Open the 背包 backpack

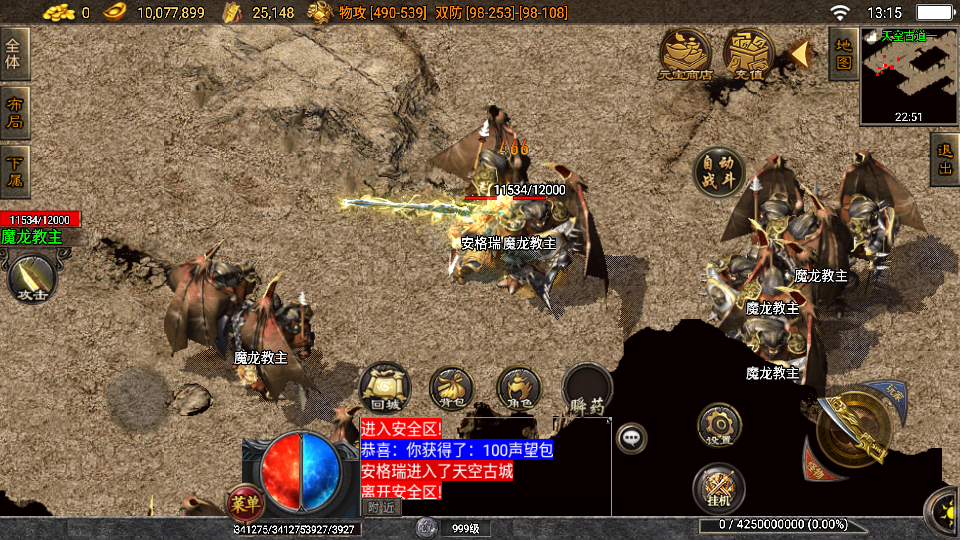click(x=452, y=388)
